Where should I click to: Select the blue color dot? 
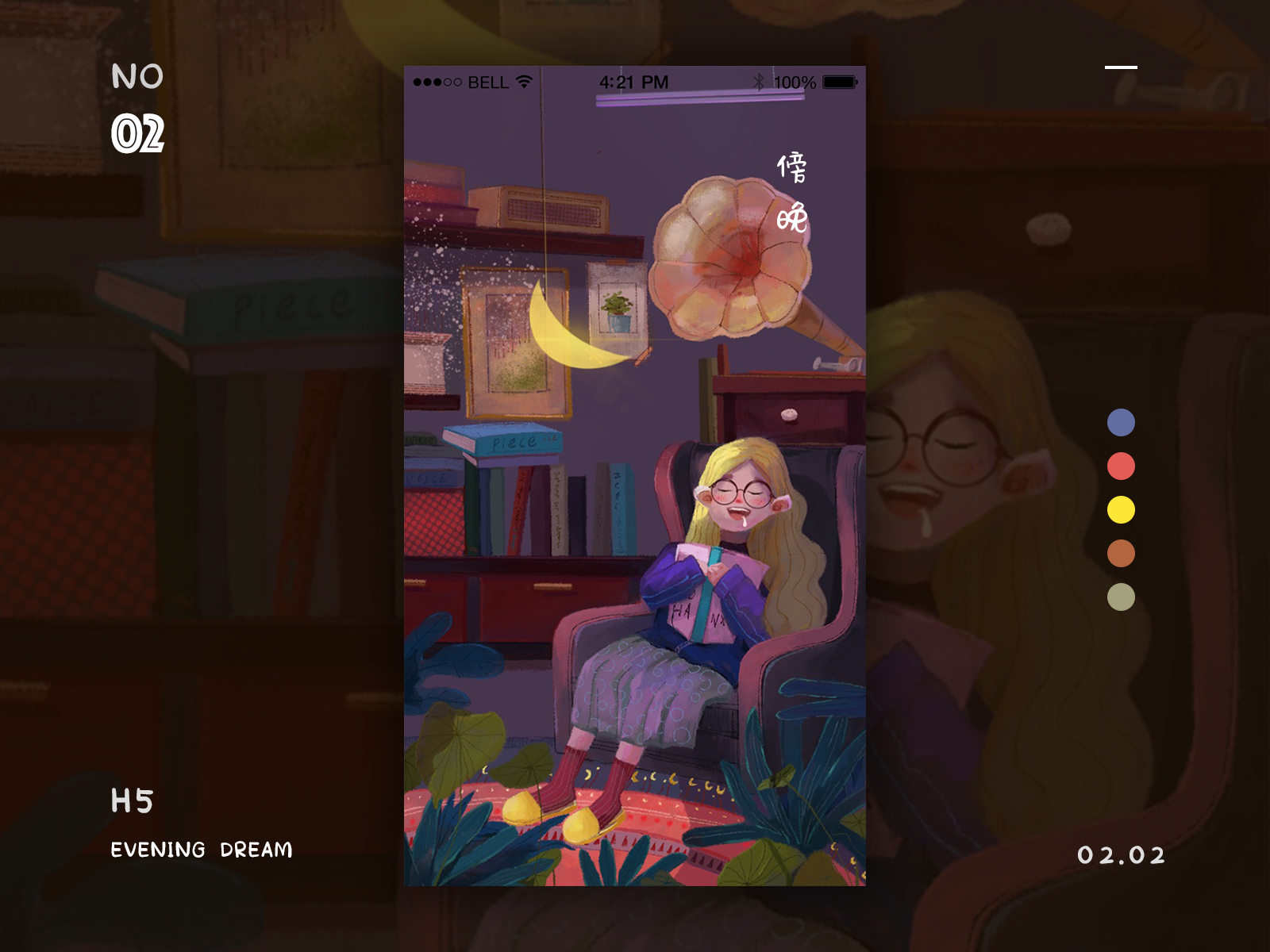coord(1121,423)
